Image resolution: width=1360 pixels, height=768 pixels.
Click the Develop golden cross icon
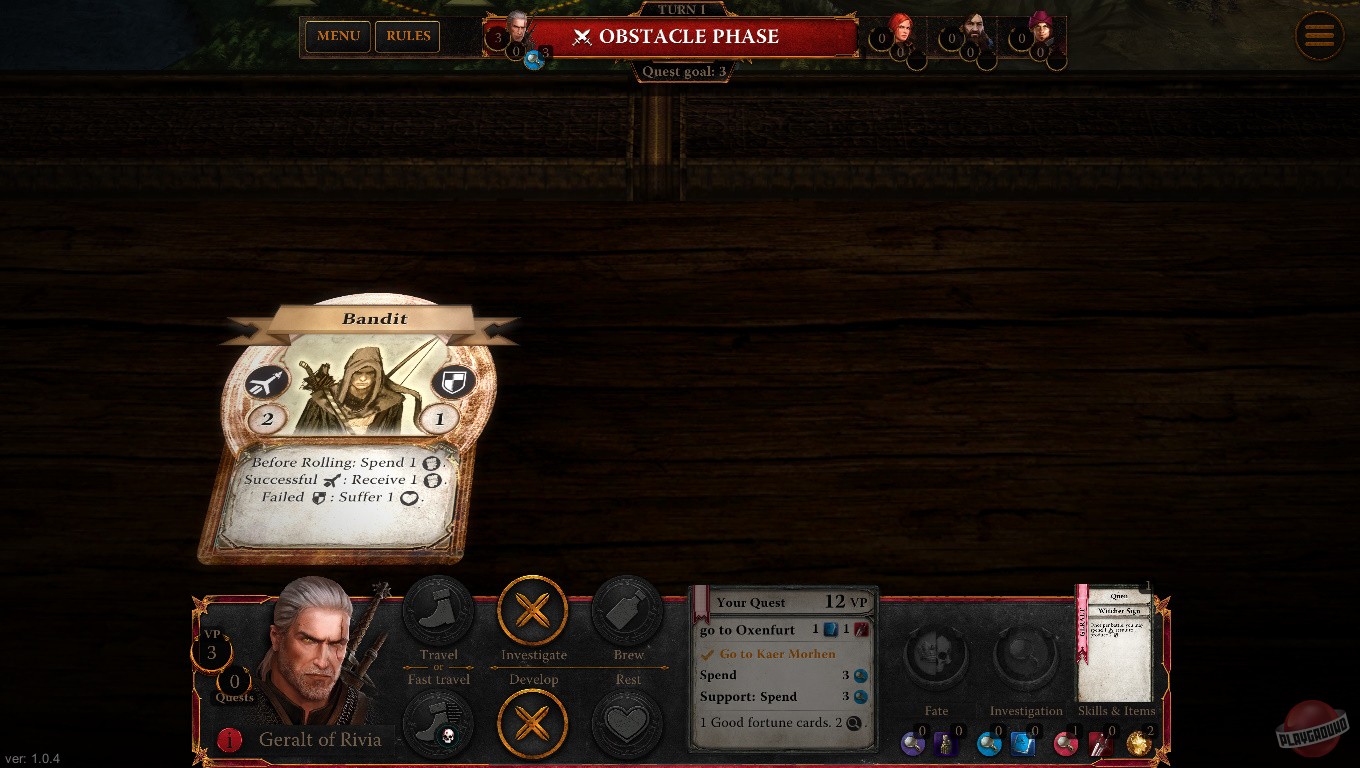533,724
